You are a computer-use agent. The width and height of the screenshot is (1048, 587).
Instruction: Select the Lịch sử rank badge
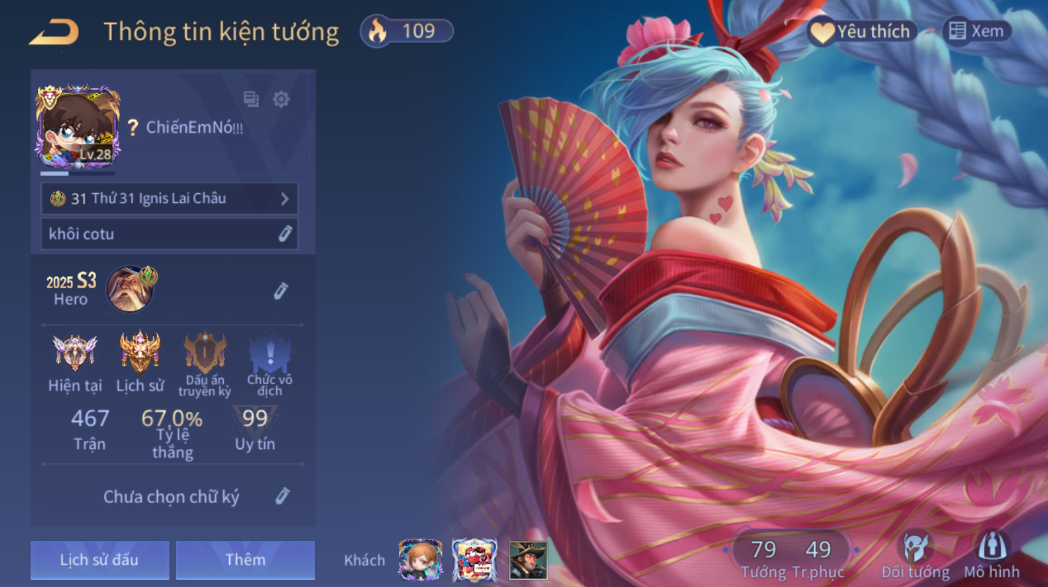point(140,362)
